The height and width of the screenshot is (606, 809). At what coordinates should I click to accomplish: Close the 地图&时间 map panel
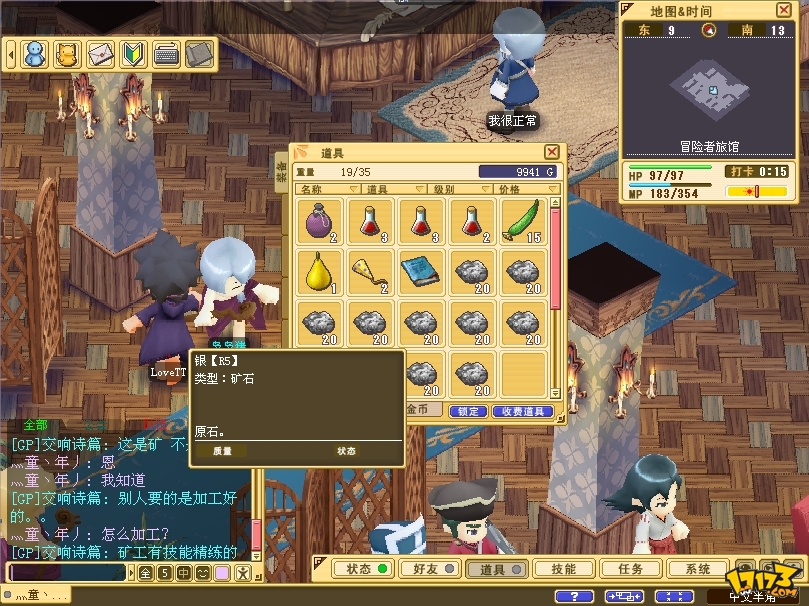point(783,10)
